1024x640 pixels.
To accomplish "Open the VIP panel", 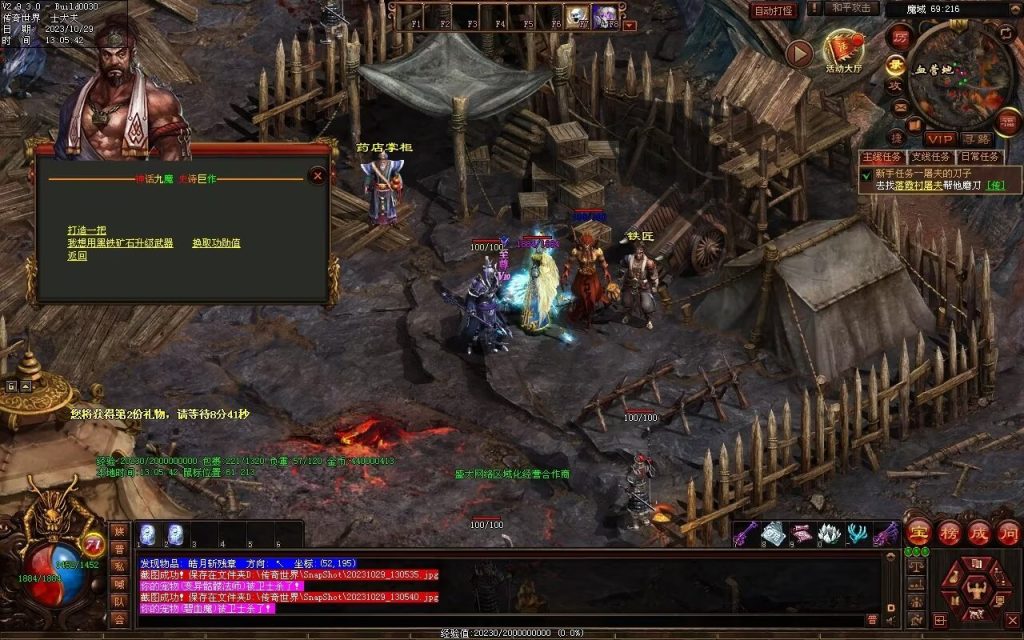I will 939,138.
